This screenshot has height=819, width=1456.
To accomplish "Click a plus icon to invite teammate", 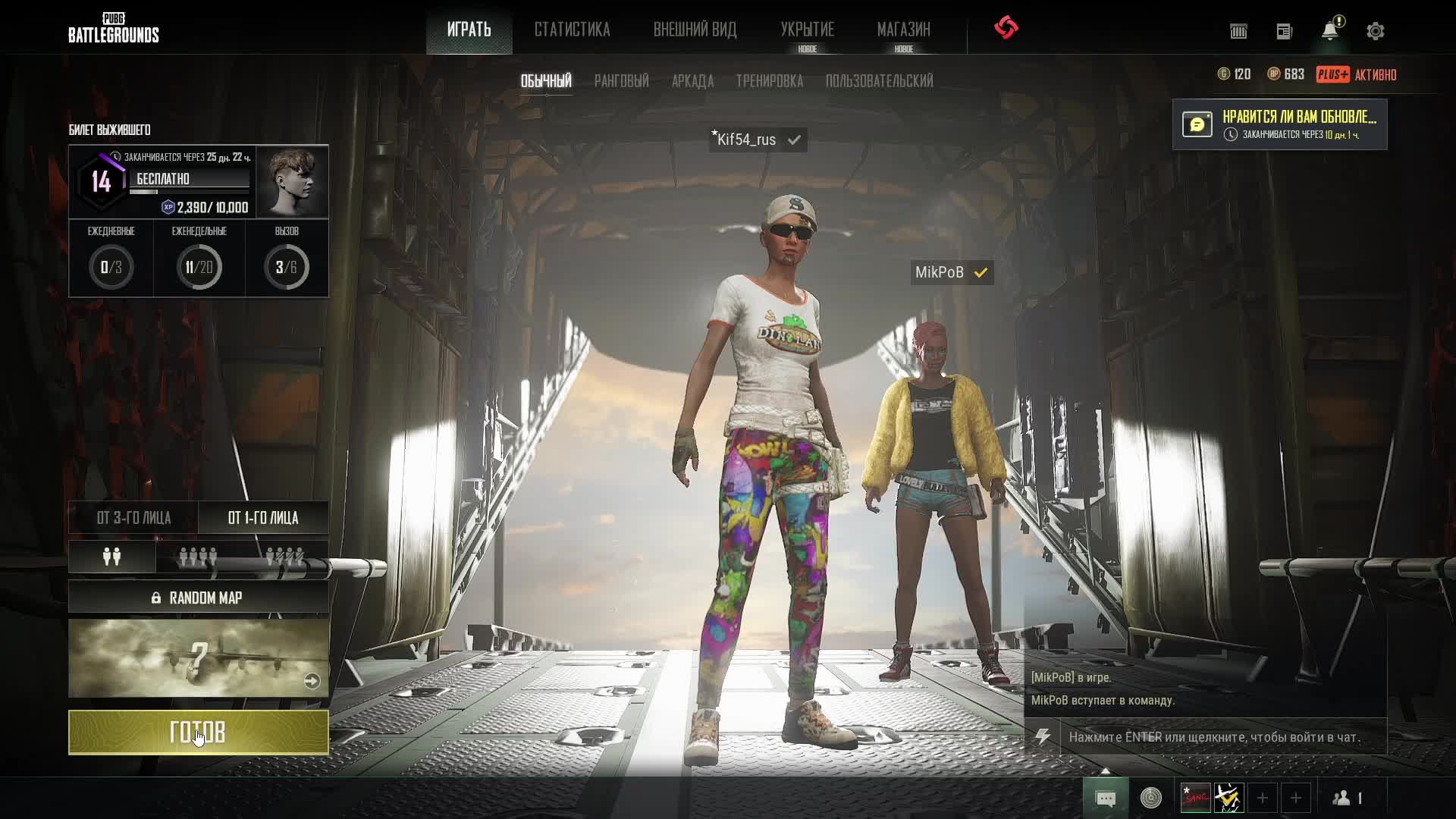I will [x=1261, y=798].
